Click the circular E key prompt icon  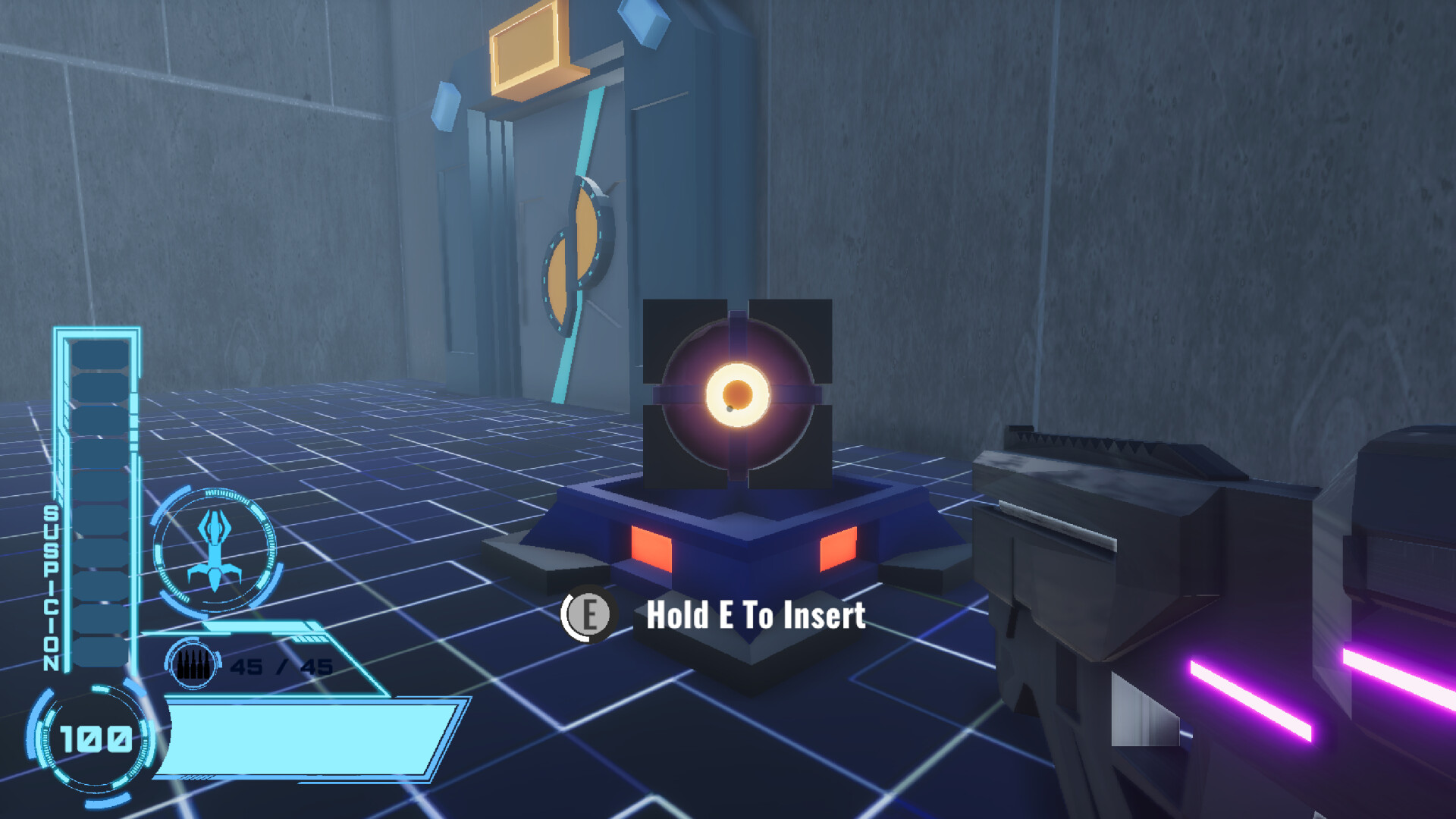588,613
